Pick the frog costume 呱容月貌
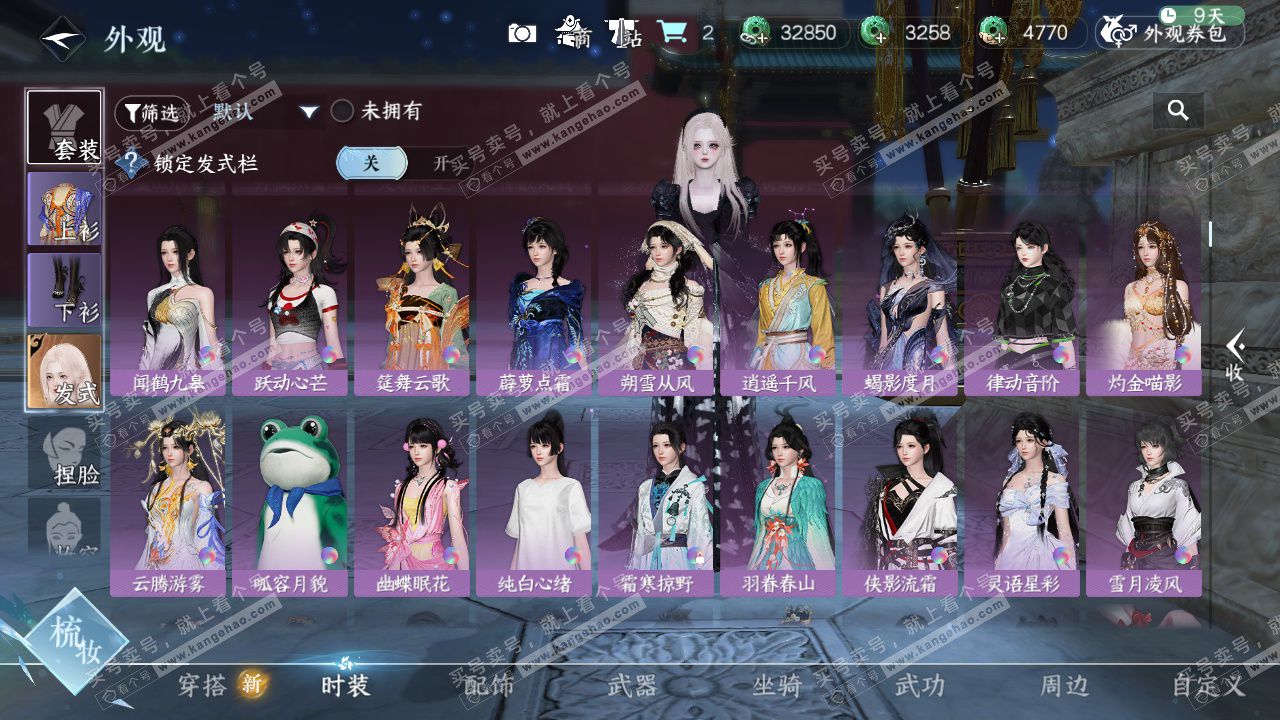This screenshot has width=1280, height=720. click(x=290, y=501)
